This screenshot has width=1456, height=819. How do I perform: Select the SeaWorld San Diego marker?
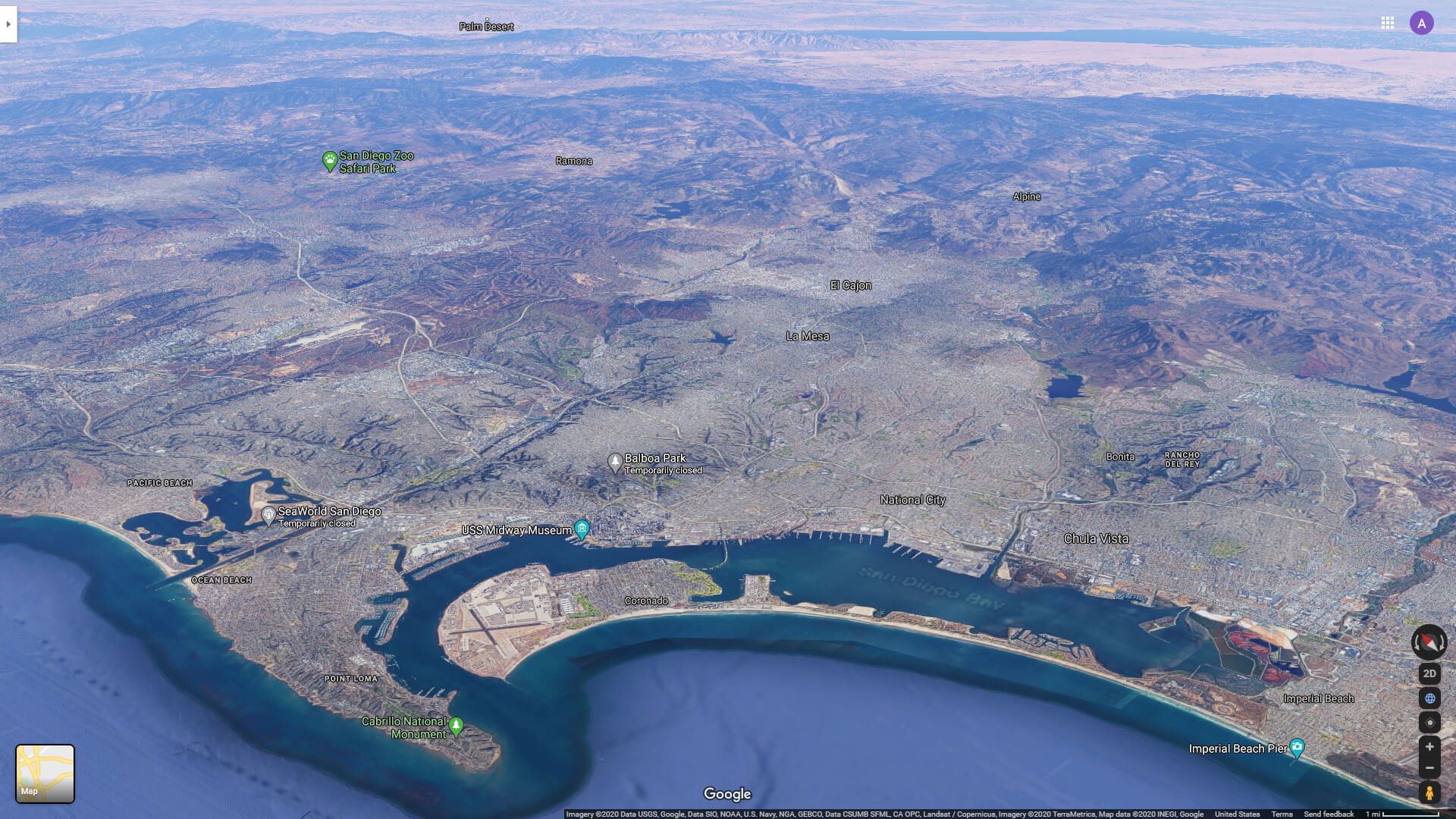point(270,513)
